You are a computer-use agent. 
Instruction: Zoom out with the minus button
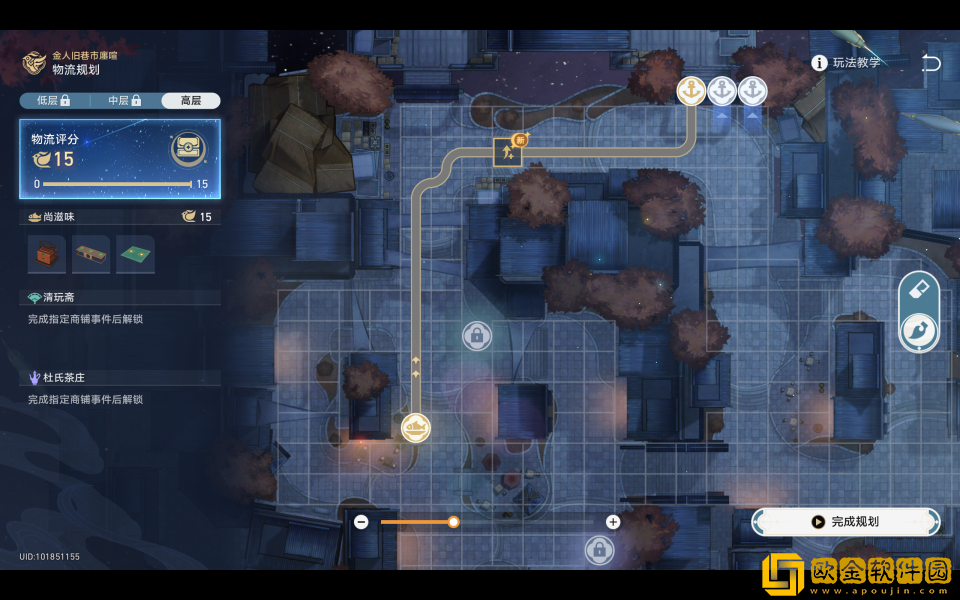(x=361, y=522)
